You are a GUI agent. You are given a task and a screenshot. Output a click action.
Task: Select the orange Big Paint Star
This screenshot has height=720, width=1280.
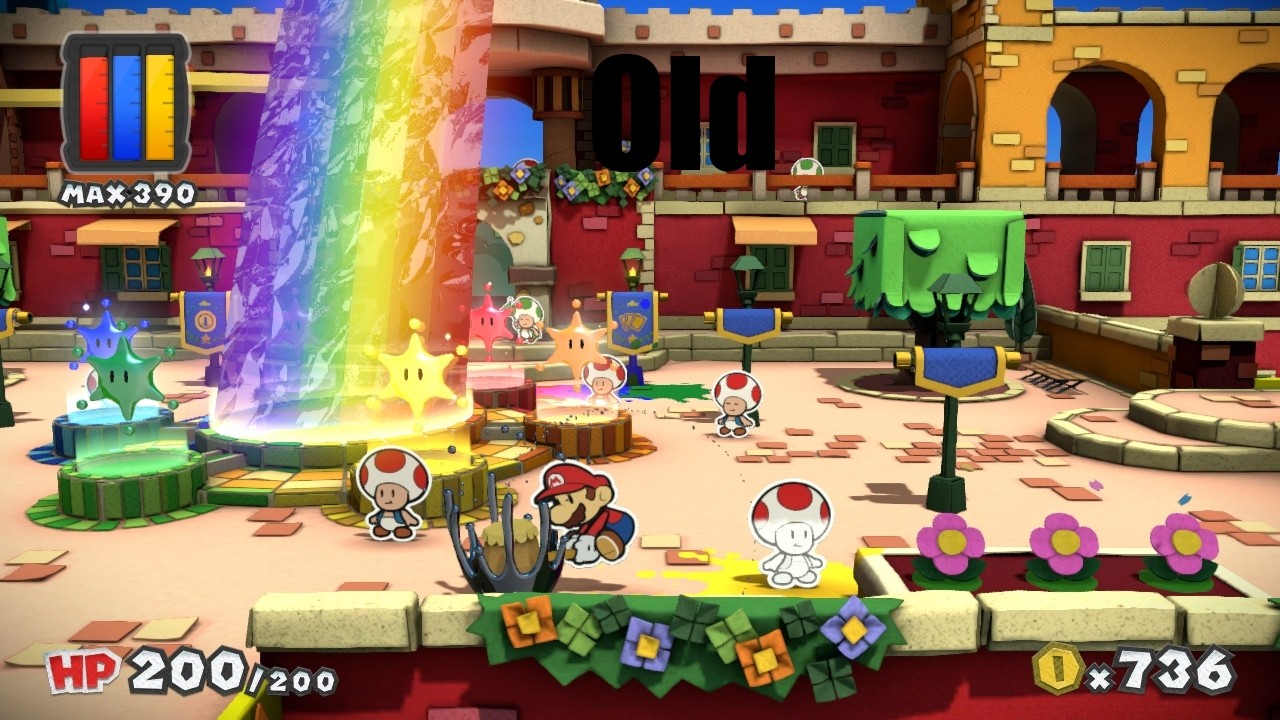[x=575, y=345]
